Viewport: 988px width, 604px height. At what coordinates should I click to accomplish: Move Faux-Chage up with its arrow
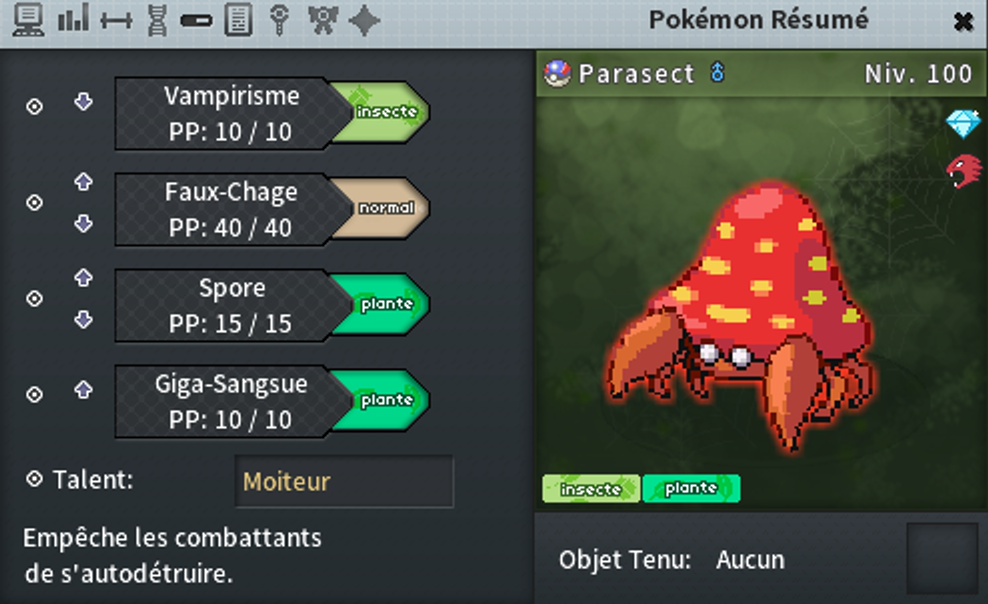tap(83, 182)
